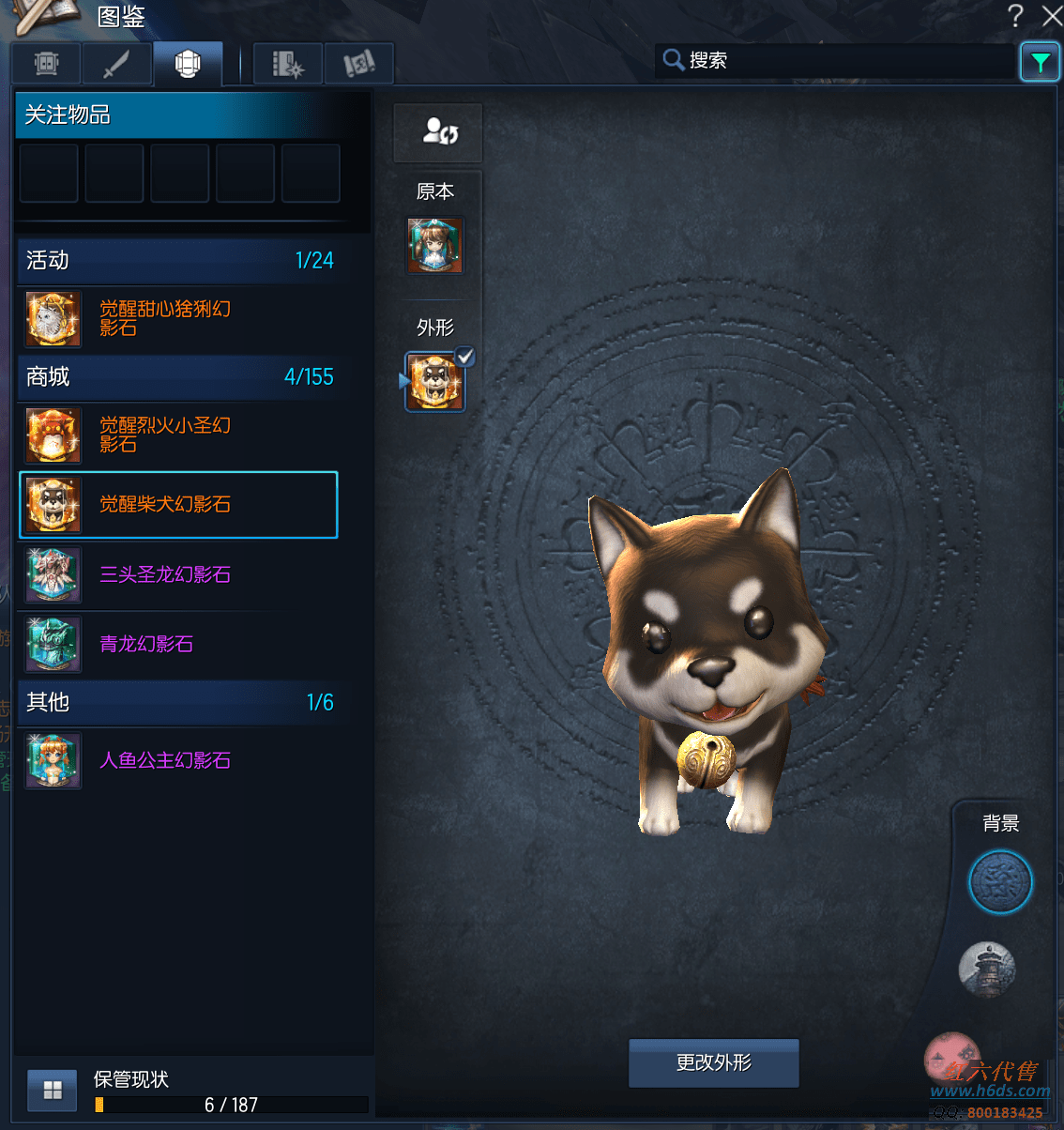This screenshot has width=1064, height=1130.
Task: Select the original character portrait under 原本
Action: coord(434,245)
